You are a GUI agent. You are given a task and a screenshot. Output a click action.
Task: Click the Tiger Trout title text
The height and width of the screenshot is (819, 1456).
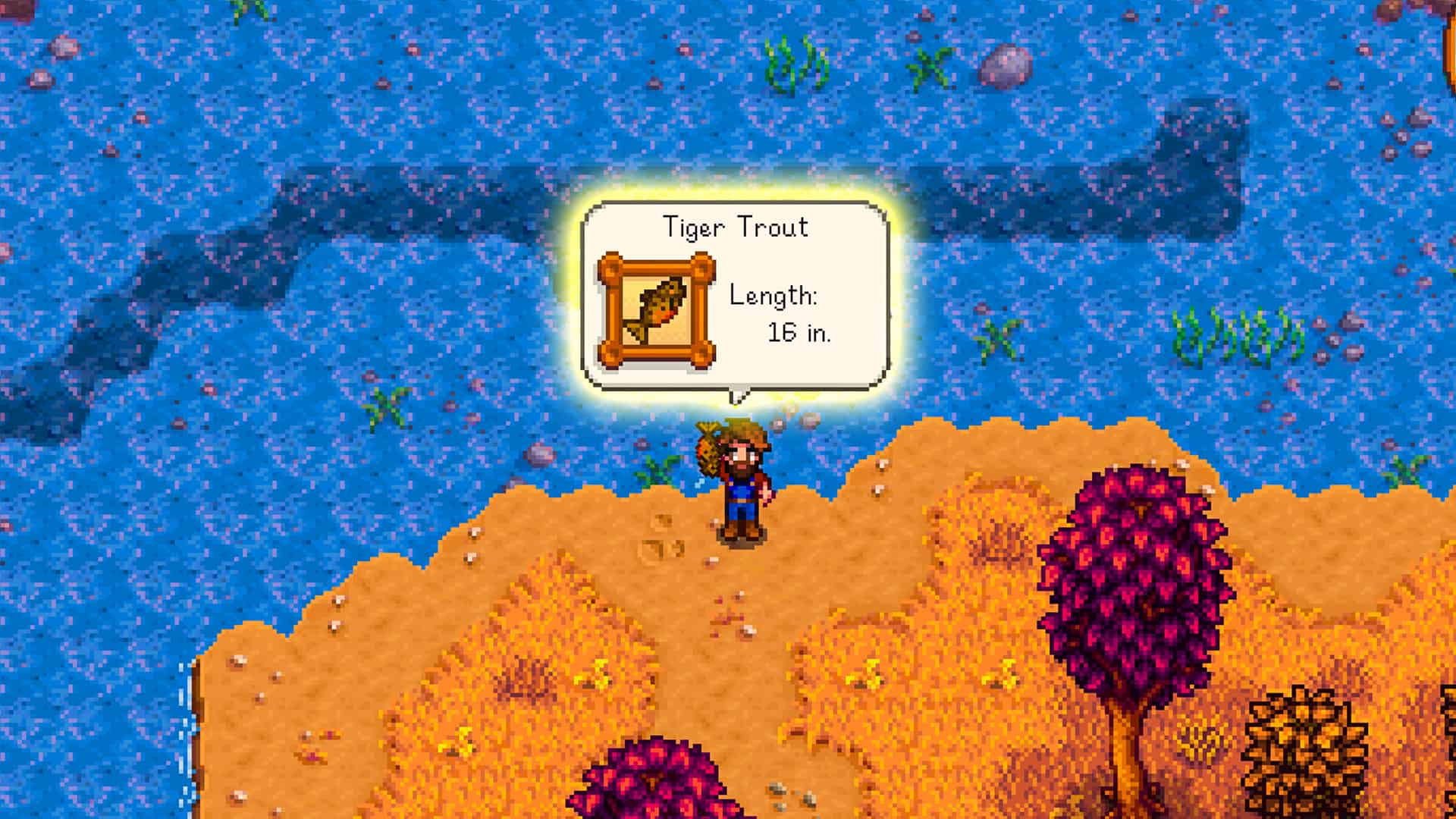coord(736,226)
